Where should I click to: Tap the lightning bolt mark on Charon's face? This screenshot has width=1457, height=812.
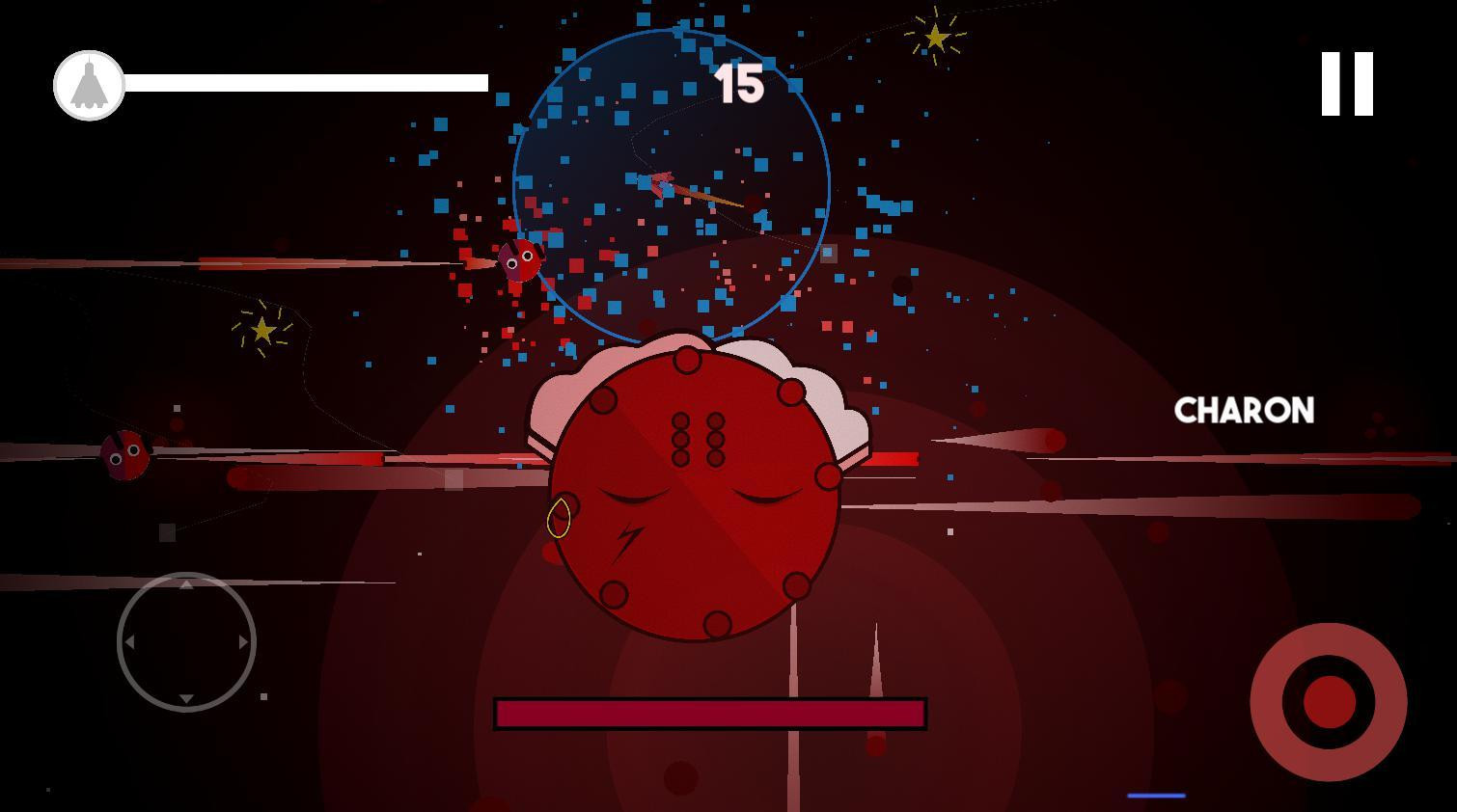click(x=627, y=538)
